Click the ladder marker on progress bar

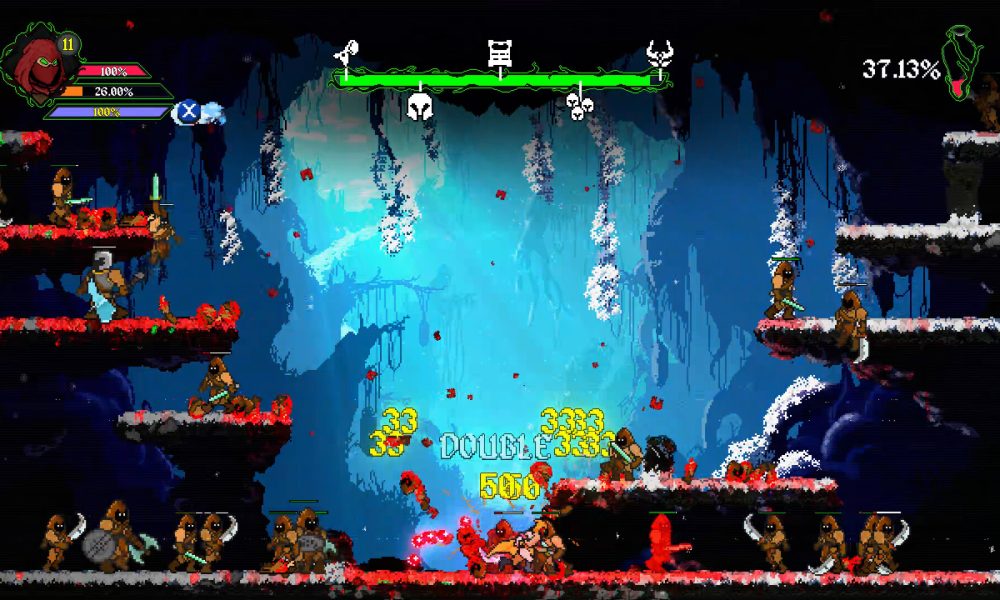point(500,53)
